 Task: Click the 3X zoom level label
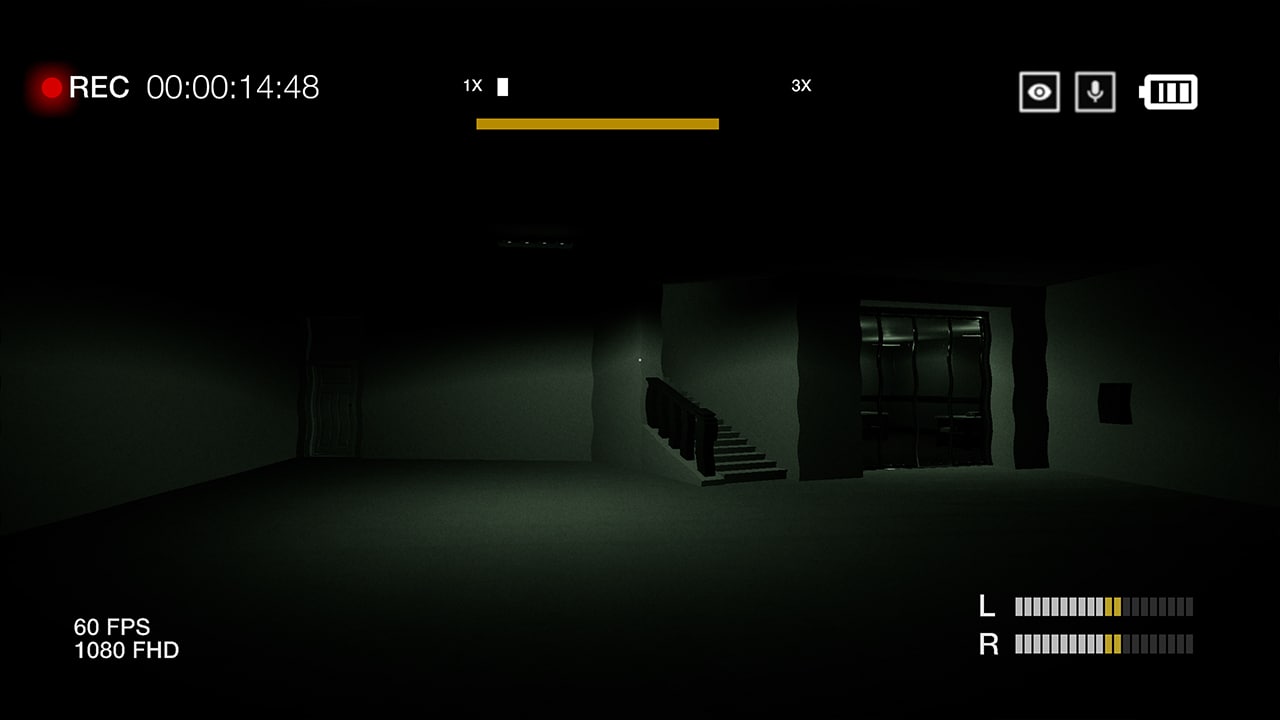pyautogui.click(x=800, y=86)
